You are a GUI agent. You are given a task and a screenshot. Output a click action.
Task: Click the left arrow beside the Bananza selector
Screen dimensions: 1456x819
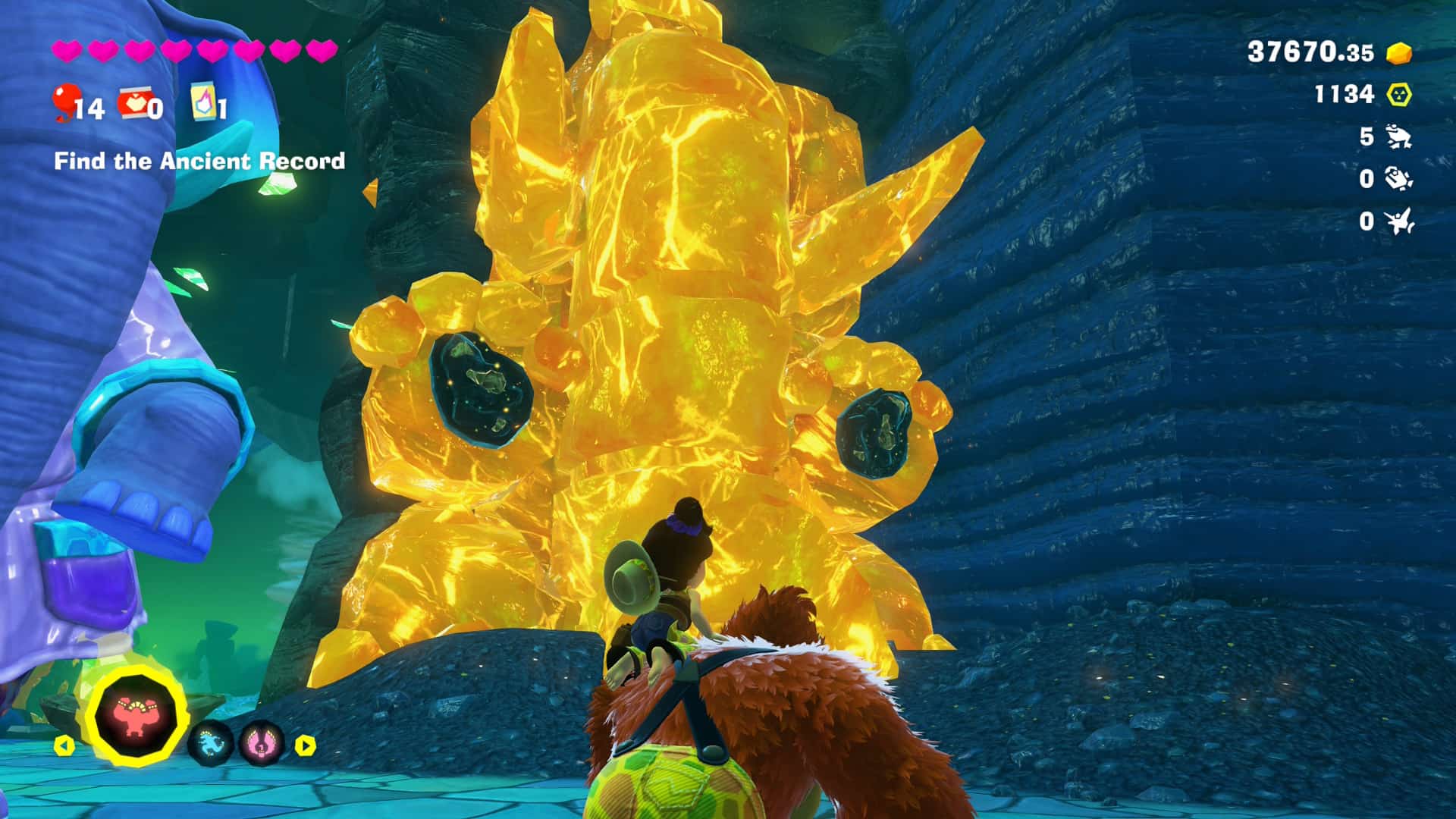point(65,745)
